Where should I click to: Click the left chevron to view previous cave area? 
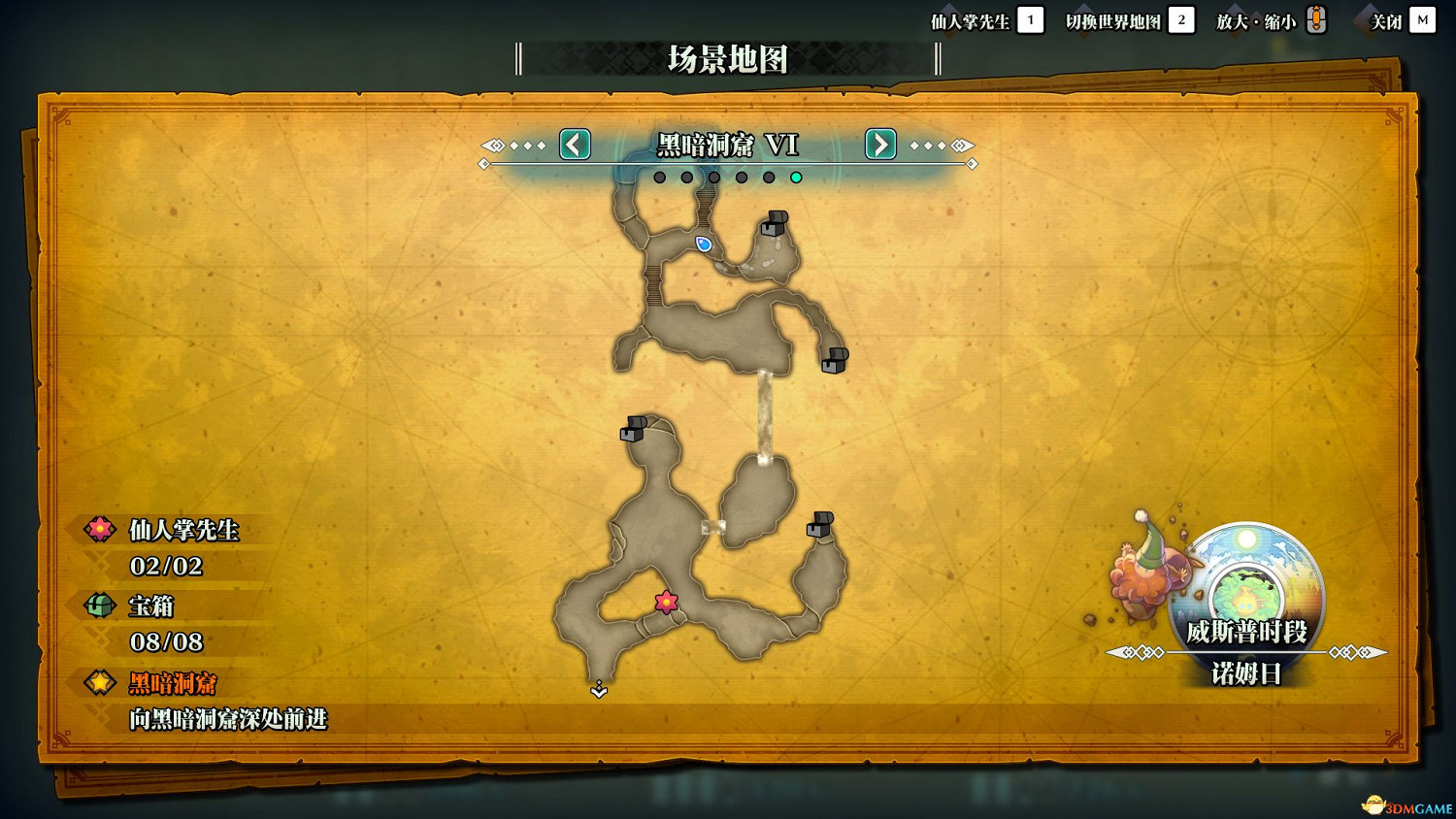click(x=574, y=145)
